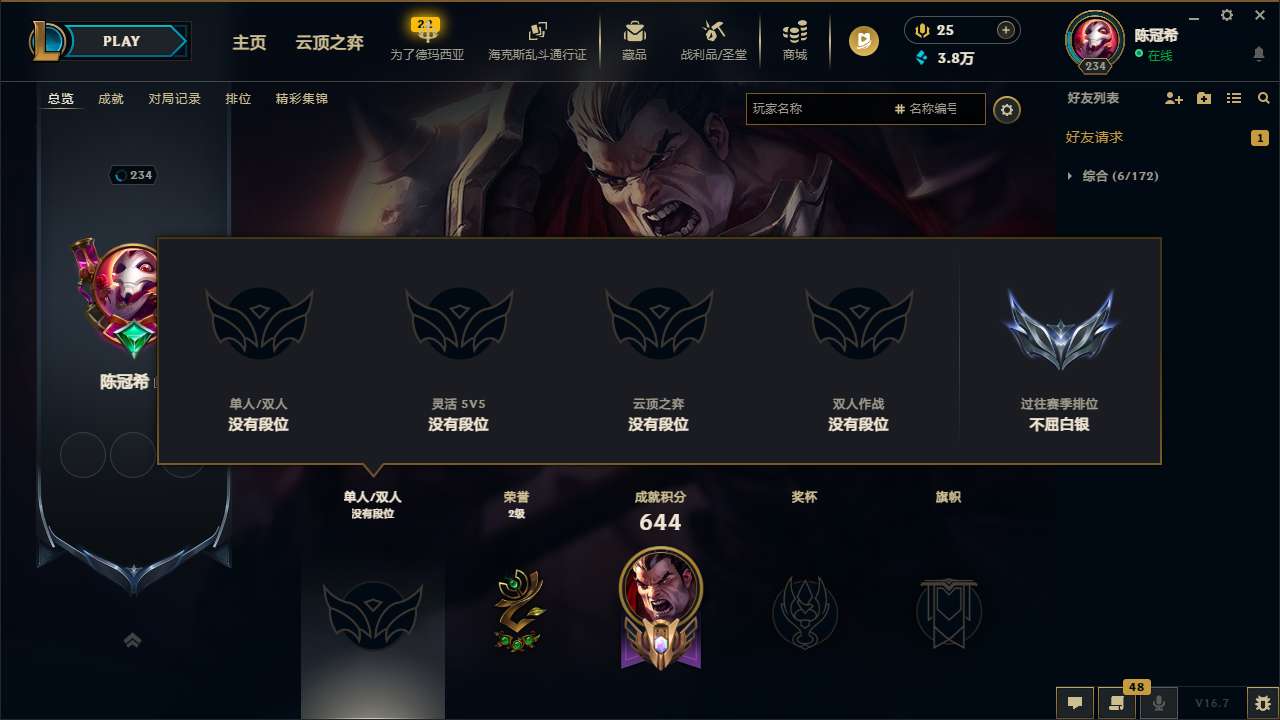The height and width of the screenshot is (720, 1280).
Task: Open 好友请求 friend requests
Action: (1092, 137)
